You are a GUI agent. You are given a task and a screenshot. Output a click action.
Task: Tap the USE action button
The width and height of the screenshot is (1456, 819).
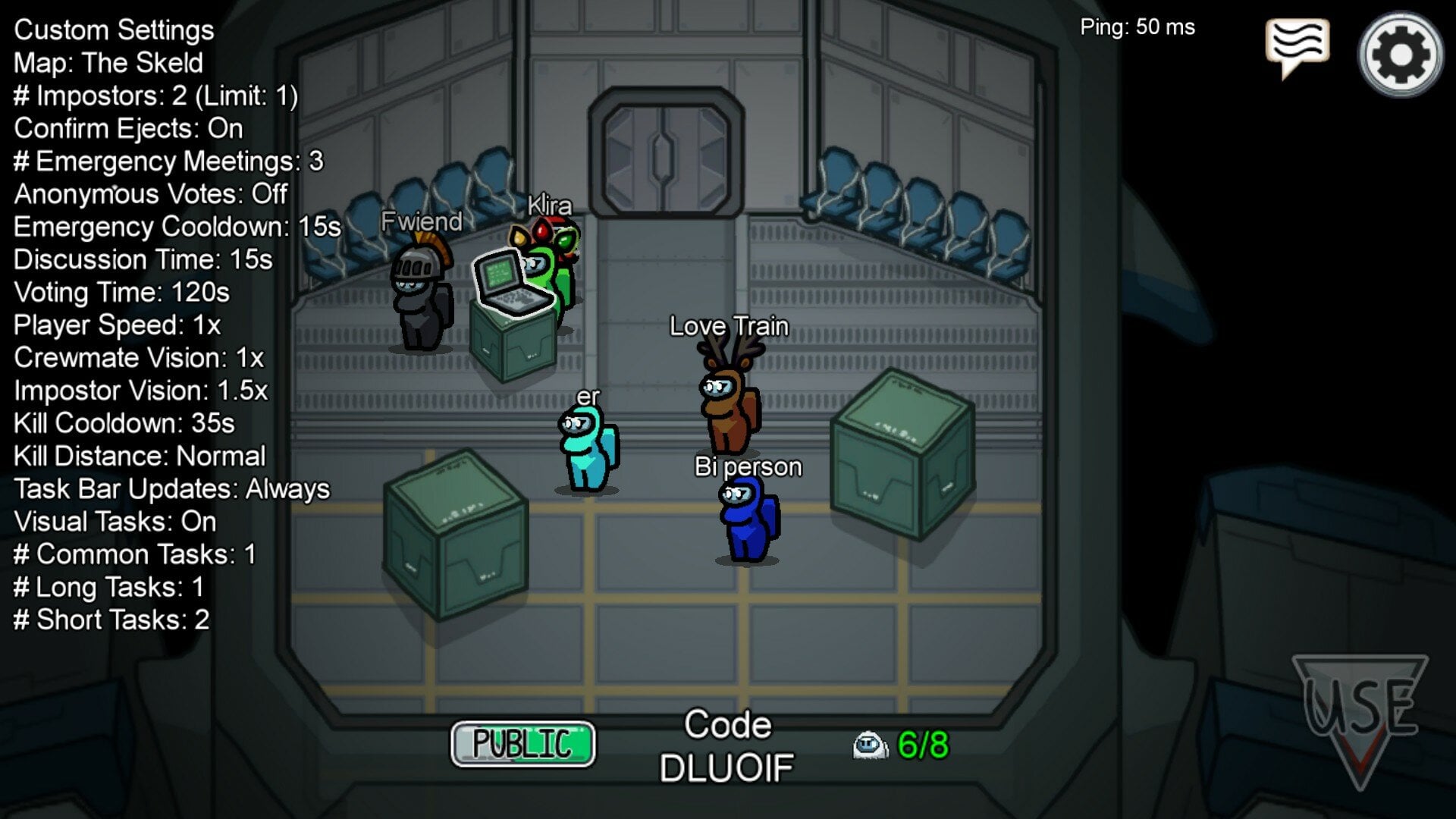pyautogui.click(x=1360, y=713)
